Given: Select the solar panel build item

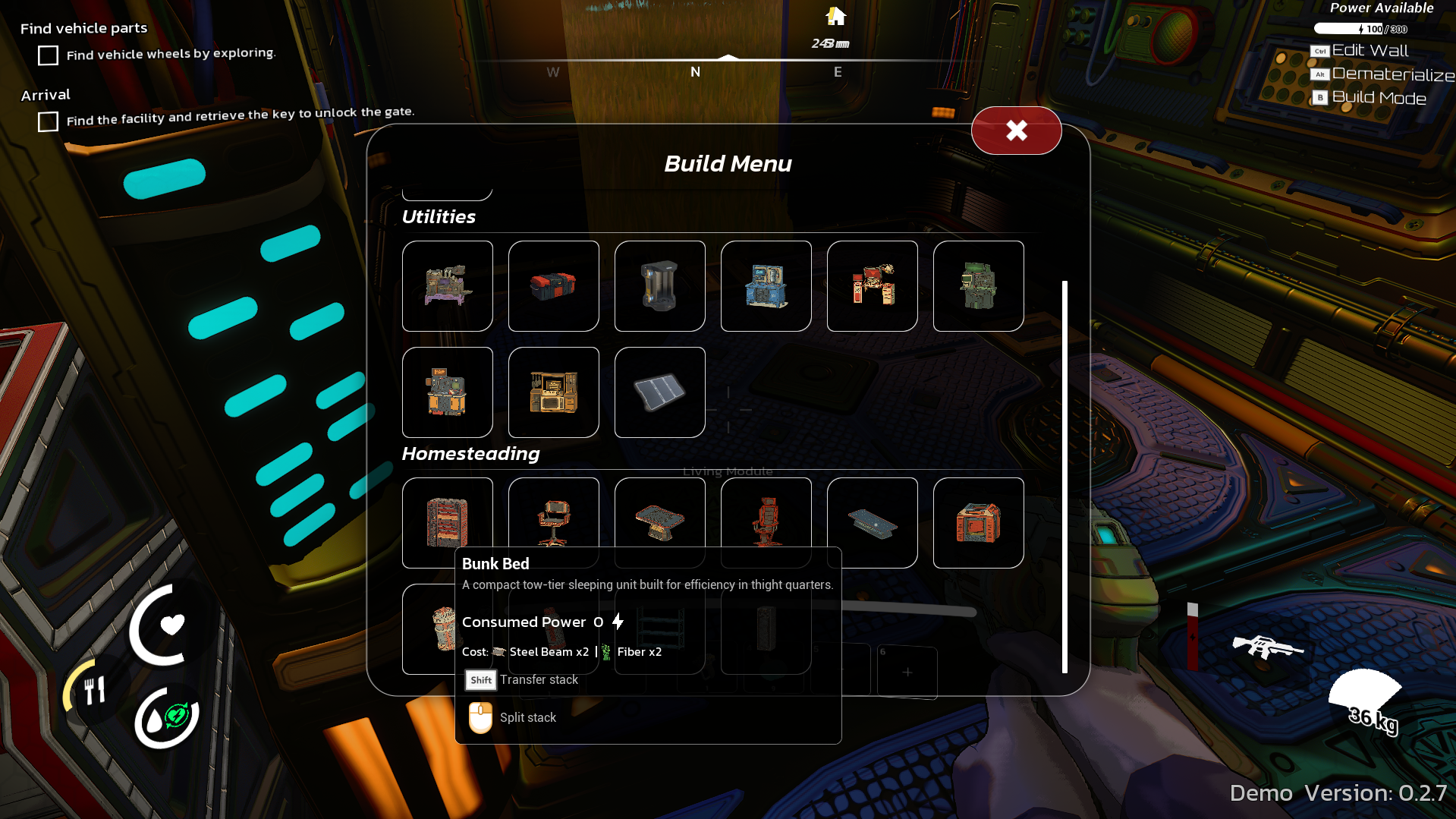Looking at the screenshot, I should pyautogui.click(x=659, y=392).
